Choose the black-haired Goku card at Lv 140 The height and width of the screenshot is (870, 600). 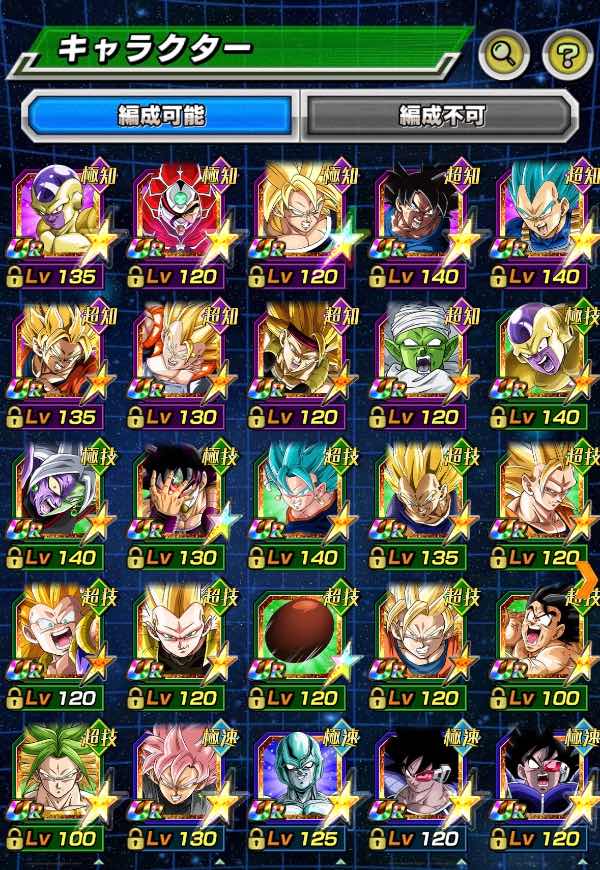coord(420,218)
